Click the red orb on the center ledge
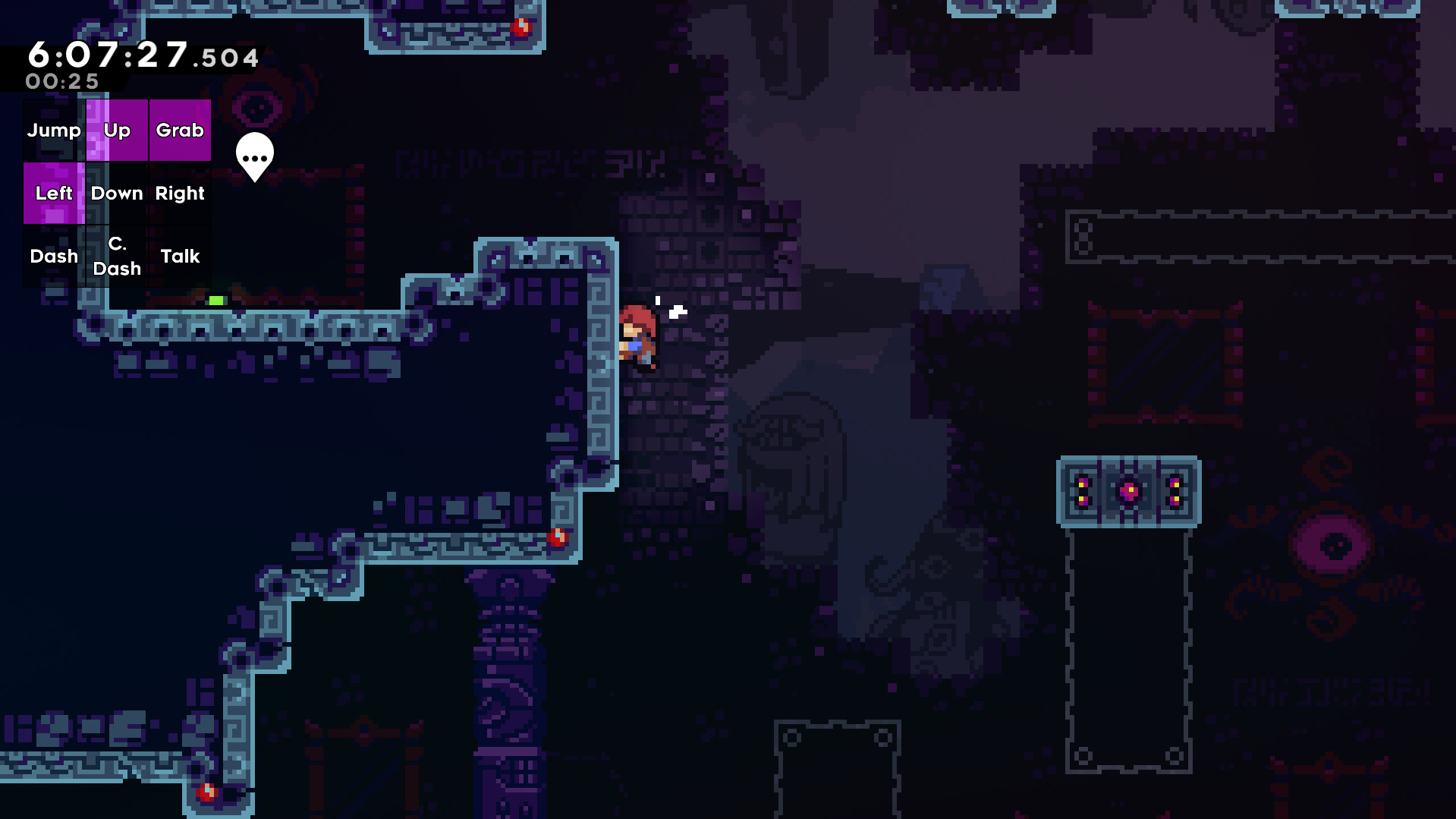 [x=558, y=537]
